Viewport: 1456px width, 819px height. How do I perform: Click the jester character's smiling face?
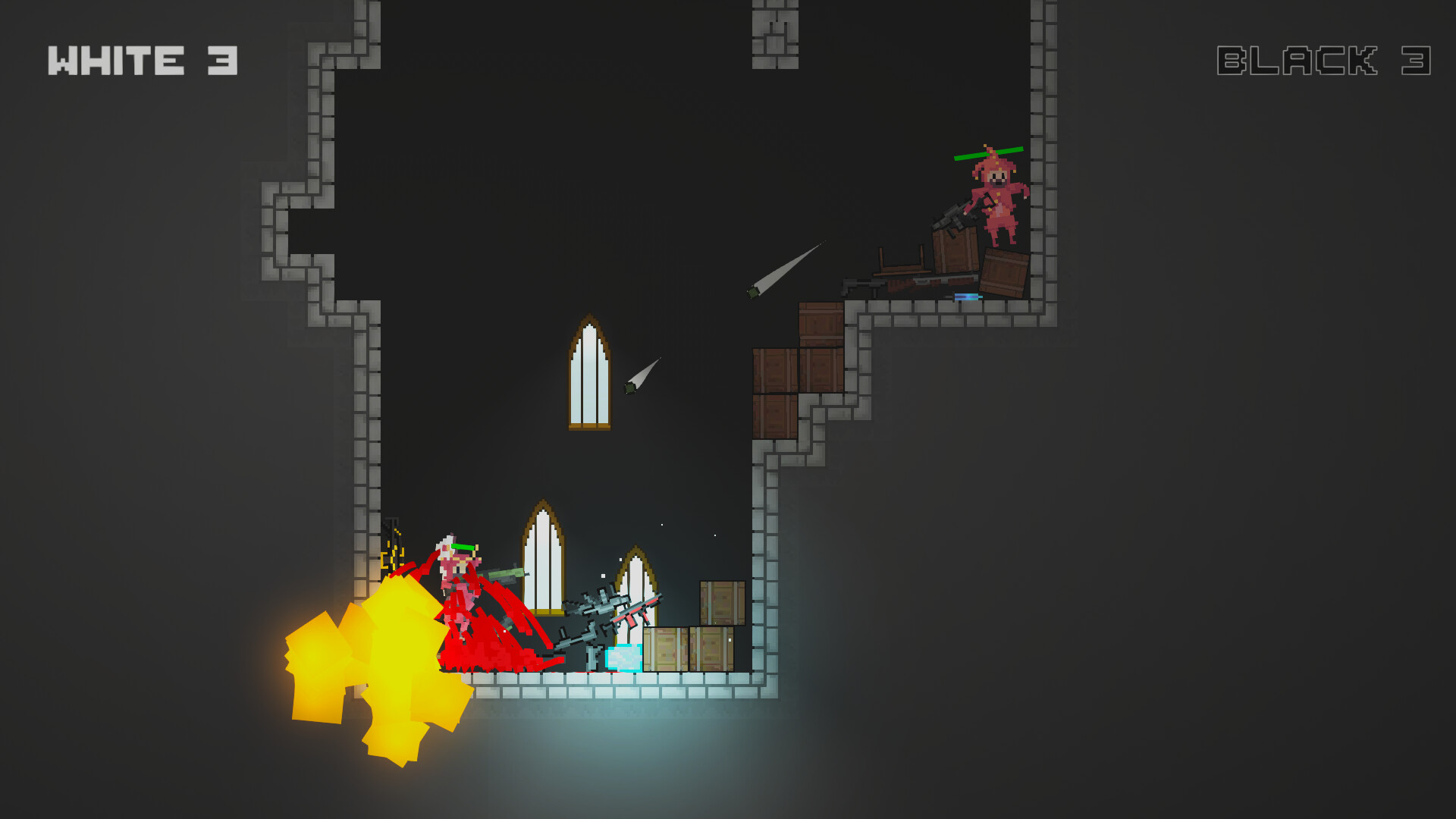click(996, 177)
